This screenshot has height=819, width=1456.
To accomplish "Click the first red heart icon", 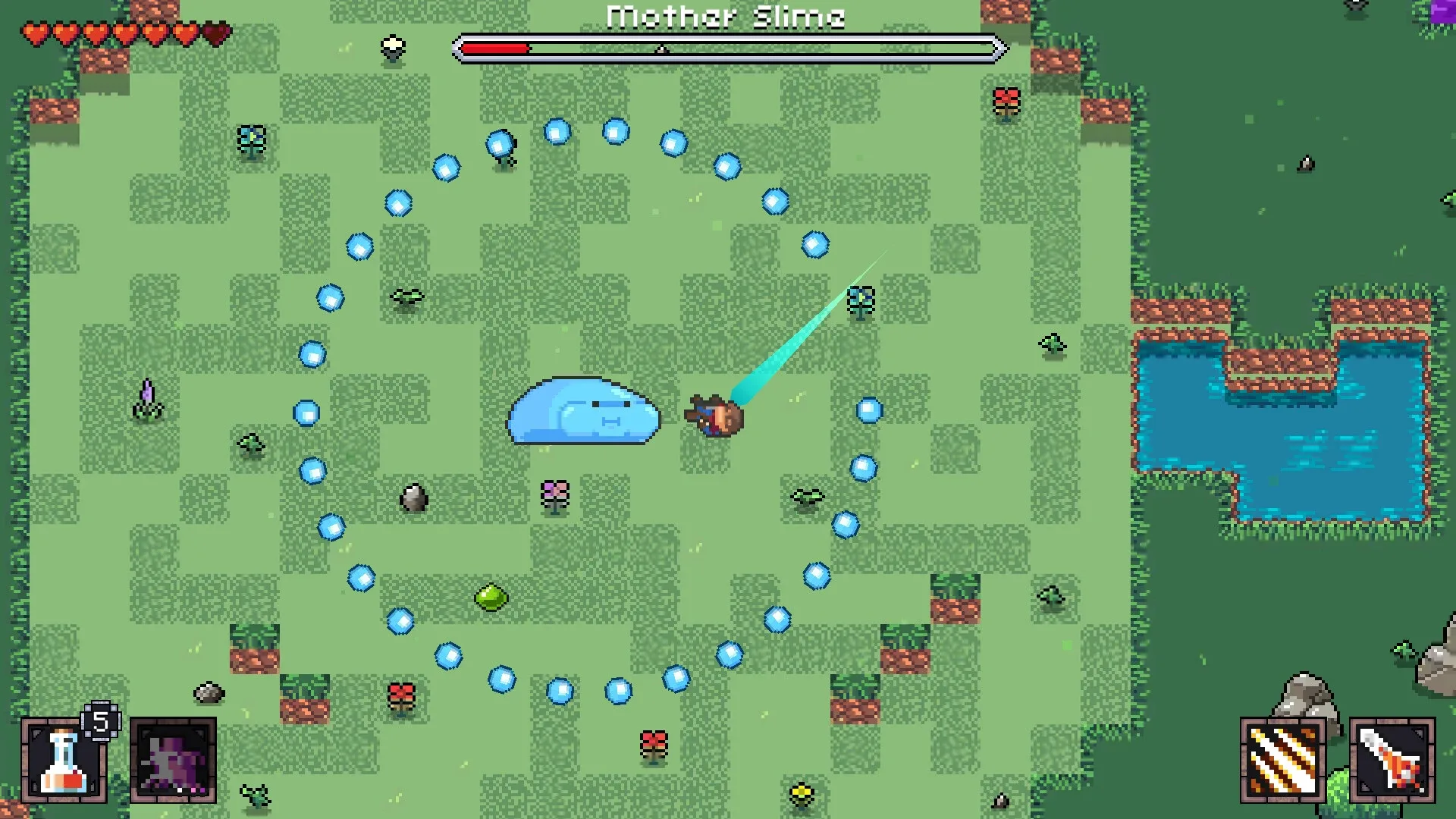I will [36, 33].
